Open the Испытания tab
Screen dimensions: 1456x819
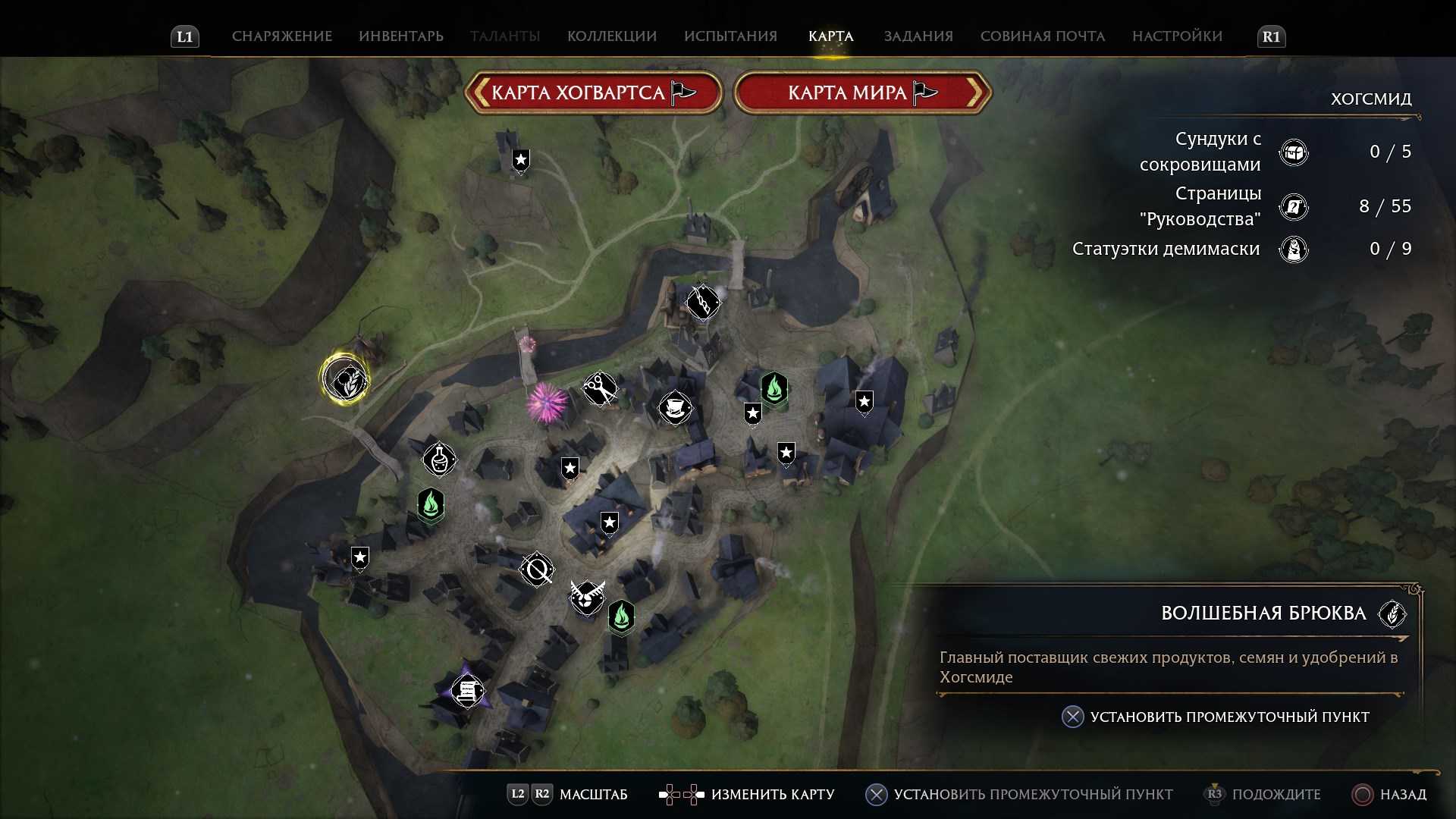(x=730, y=36)
